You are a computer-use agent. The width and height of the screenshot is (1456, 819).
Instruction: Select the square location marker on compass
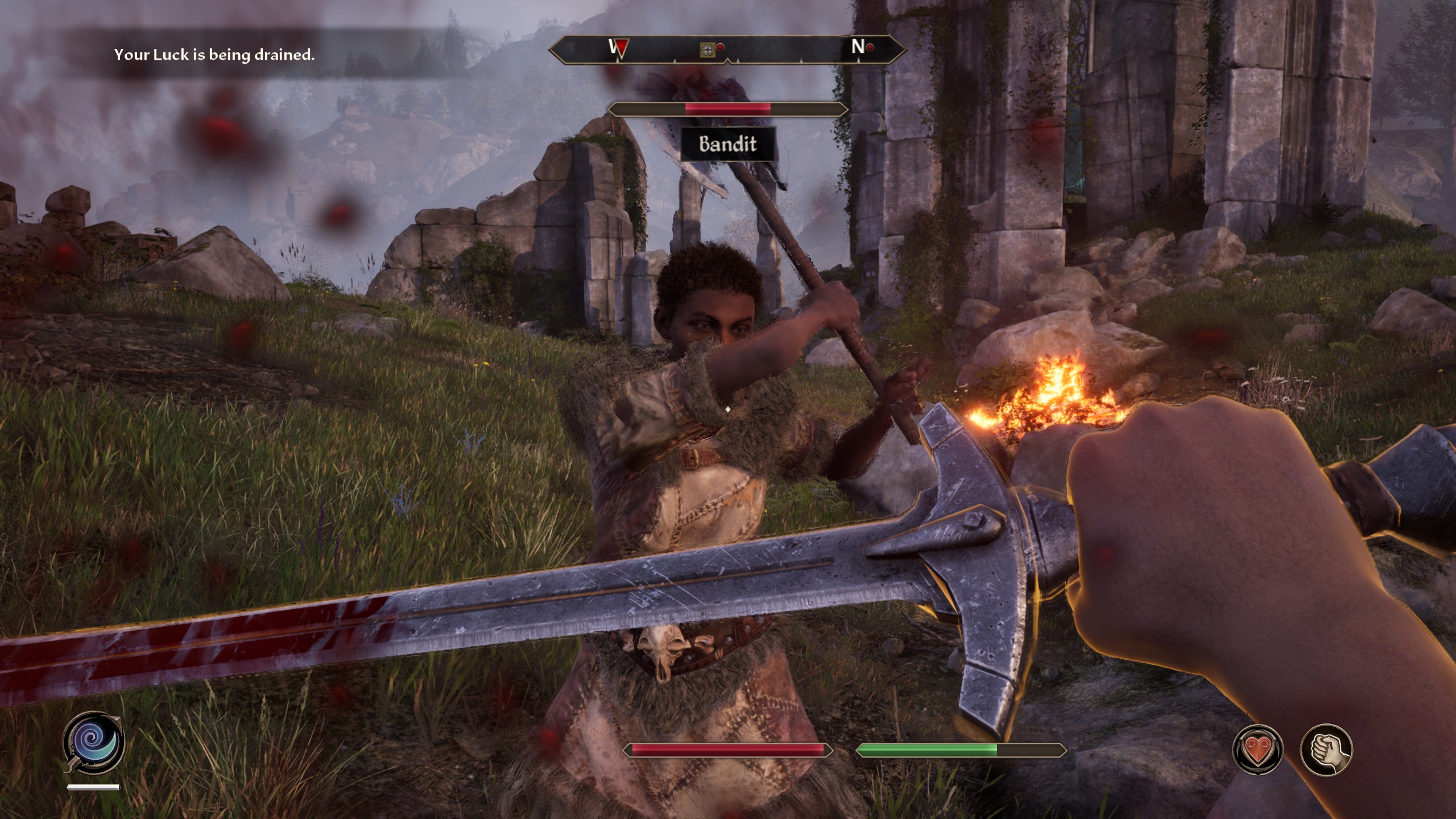[707, 50]
